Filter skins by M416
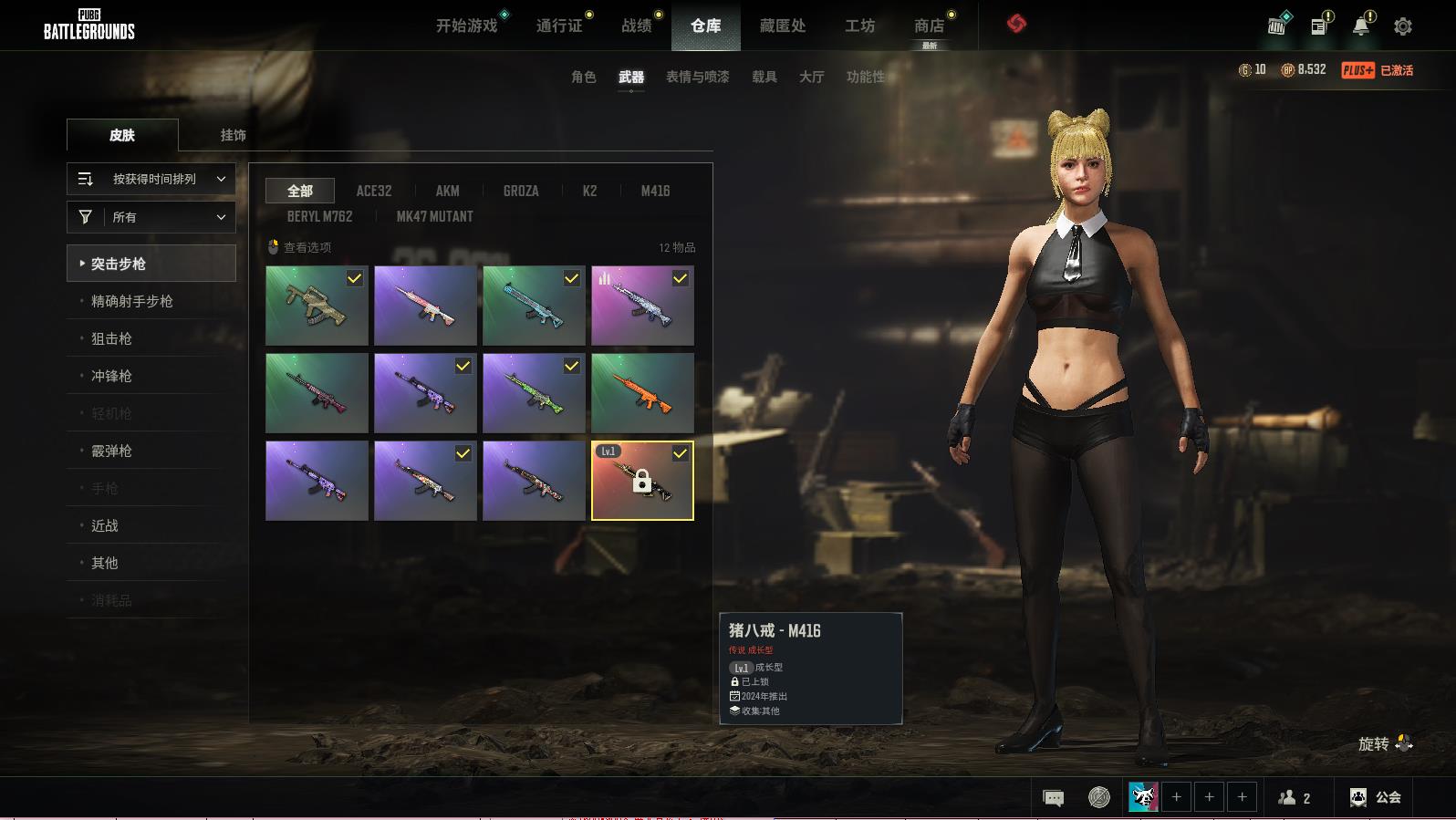Screen dimensions: 1456x820 coord(655,191)
